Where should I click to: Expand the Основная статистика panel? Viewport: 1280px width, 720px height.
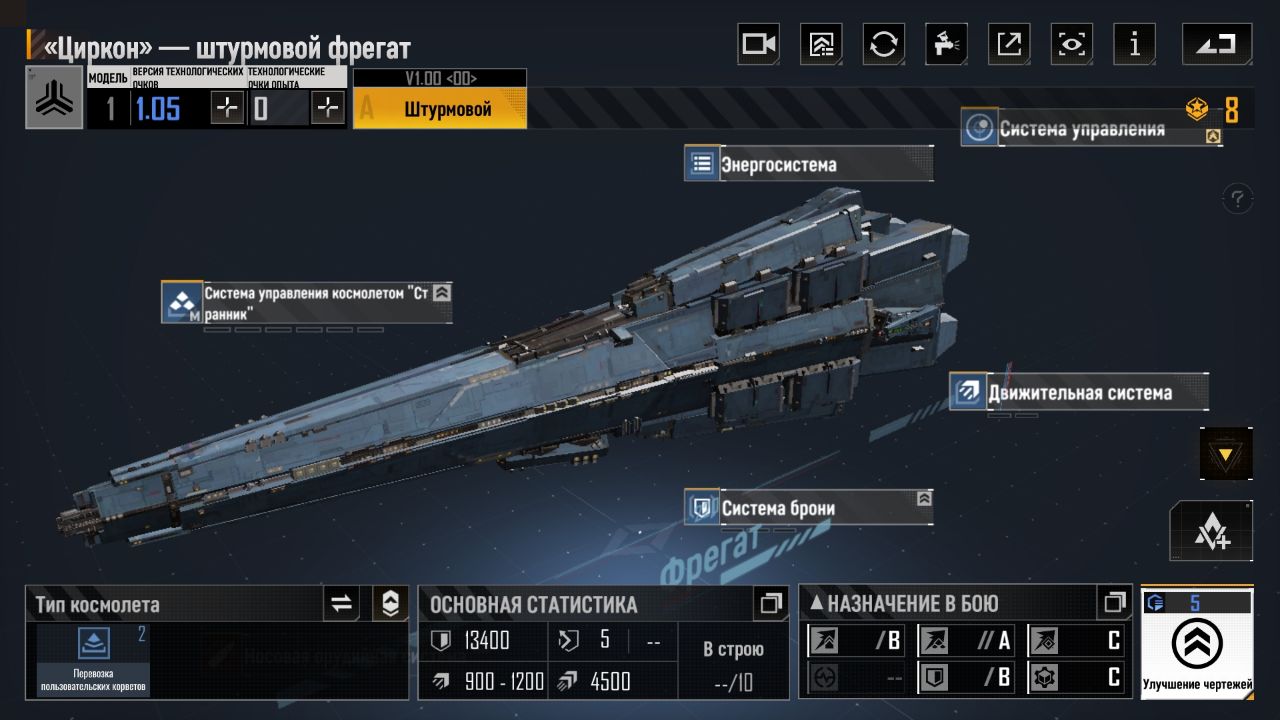point(770,603)
